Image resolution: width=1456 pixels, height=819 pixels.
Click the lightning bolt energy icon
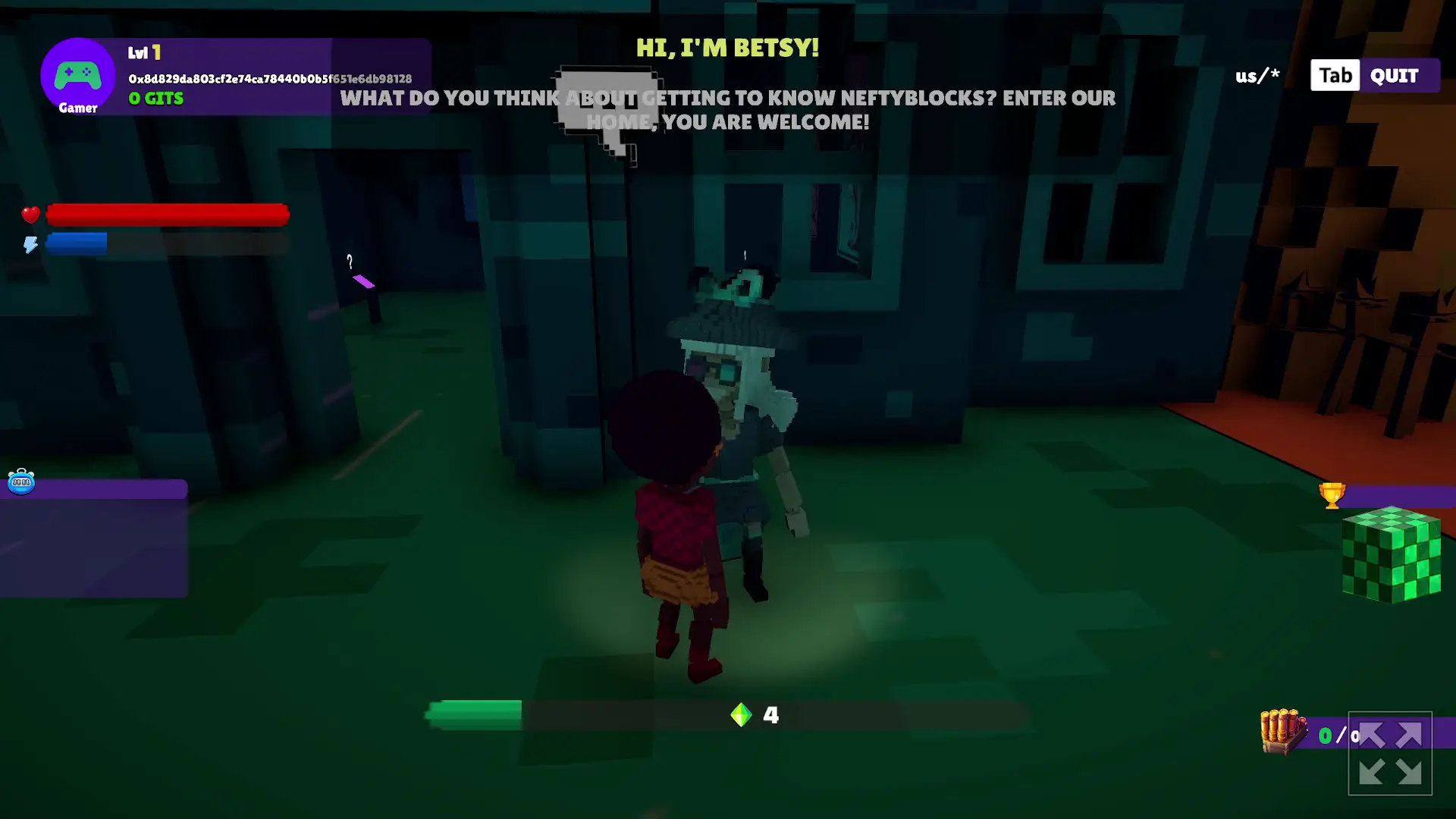pyautogui.click(x=30, y=244)
